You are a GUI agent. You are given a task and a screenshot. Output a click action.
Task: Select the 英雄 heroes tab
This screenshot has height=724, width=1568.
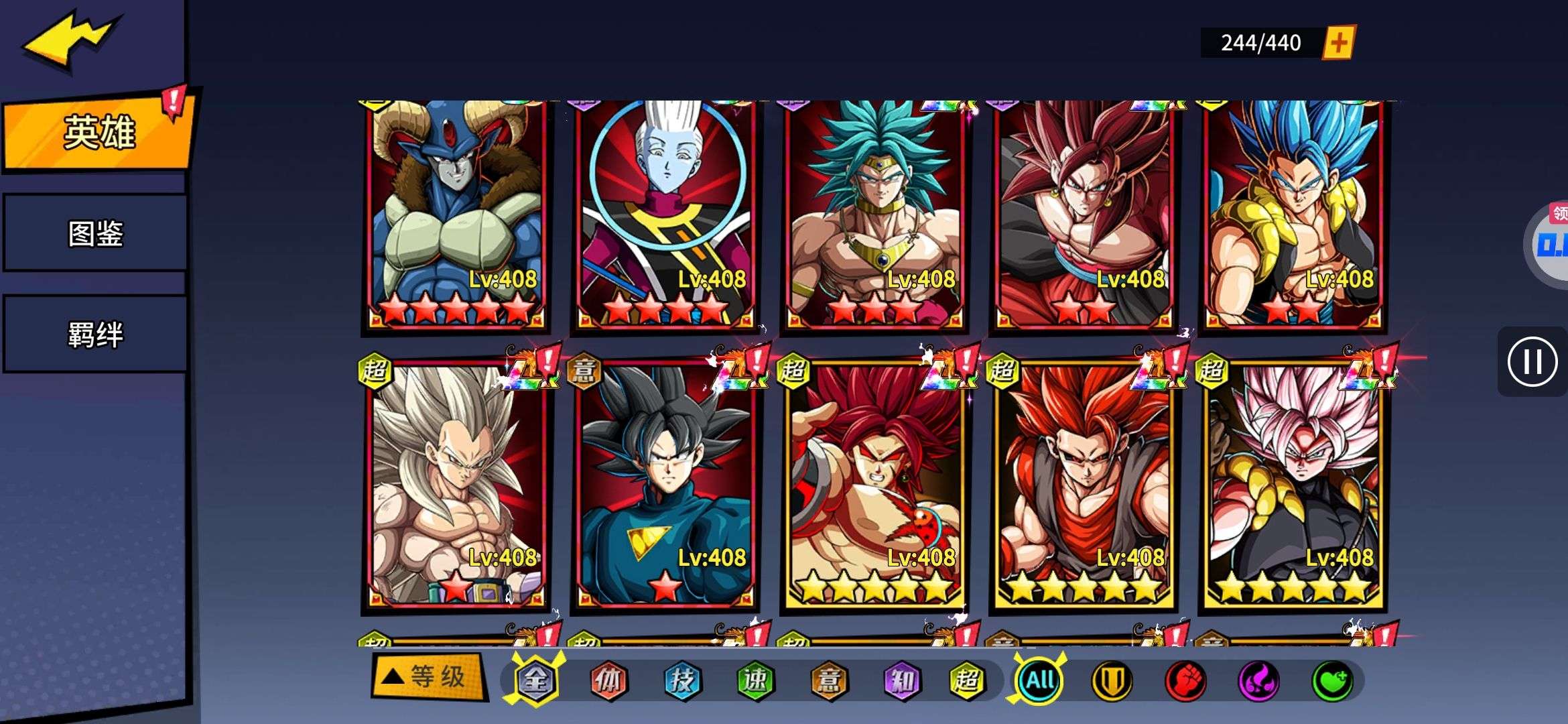tap(99, 132)
